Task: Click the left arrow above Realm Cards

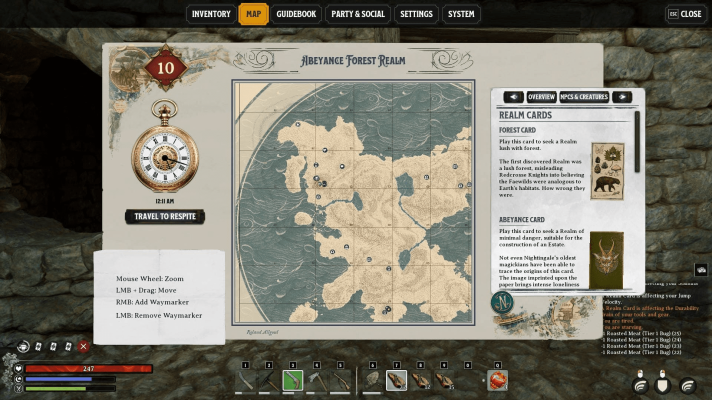Action: (x=514, y=97)
